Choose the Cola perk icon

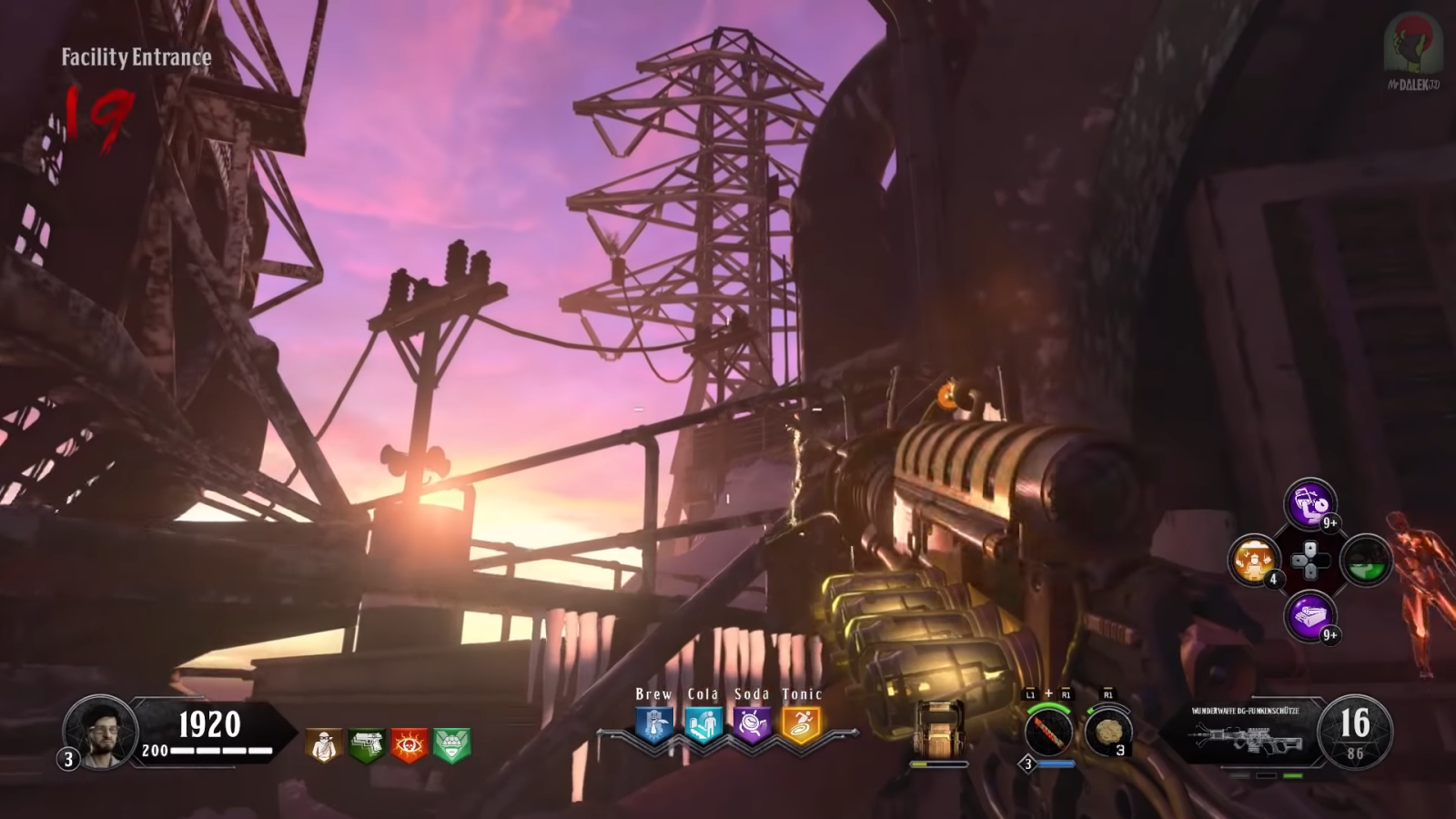[x=703, y=725]
